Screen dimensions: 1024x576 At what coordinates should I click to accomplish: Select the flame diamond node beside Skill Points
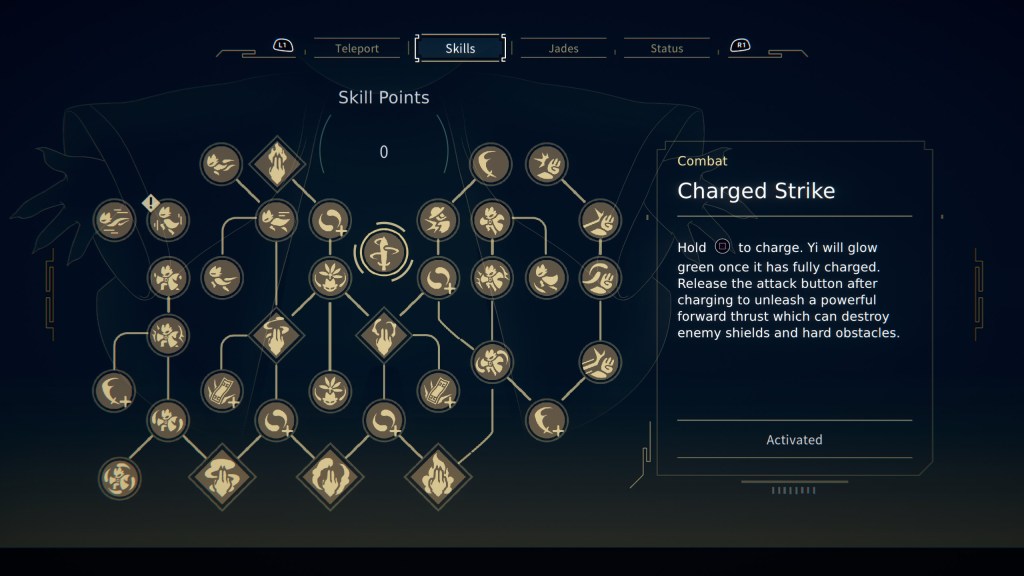pyautogui.click(x=276, y=162)
